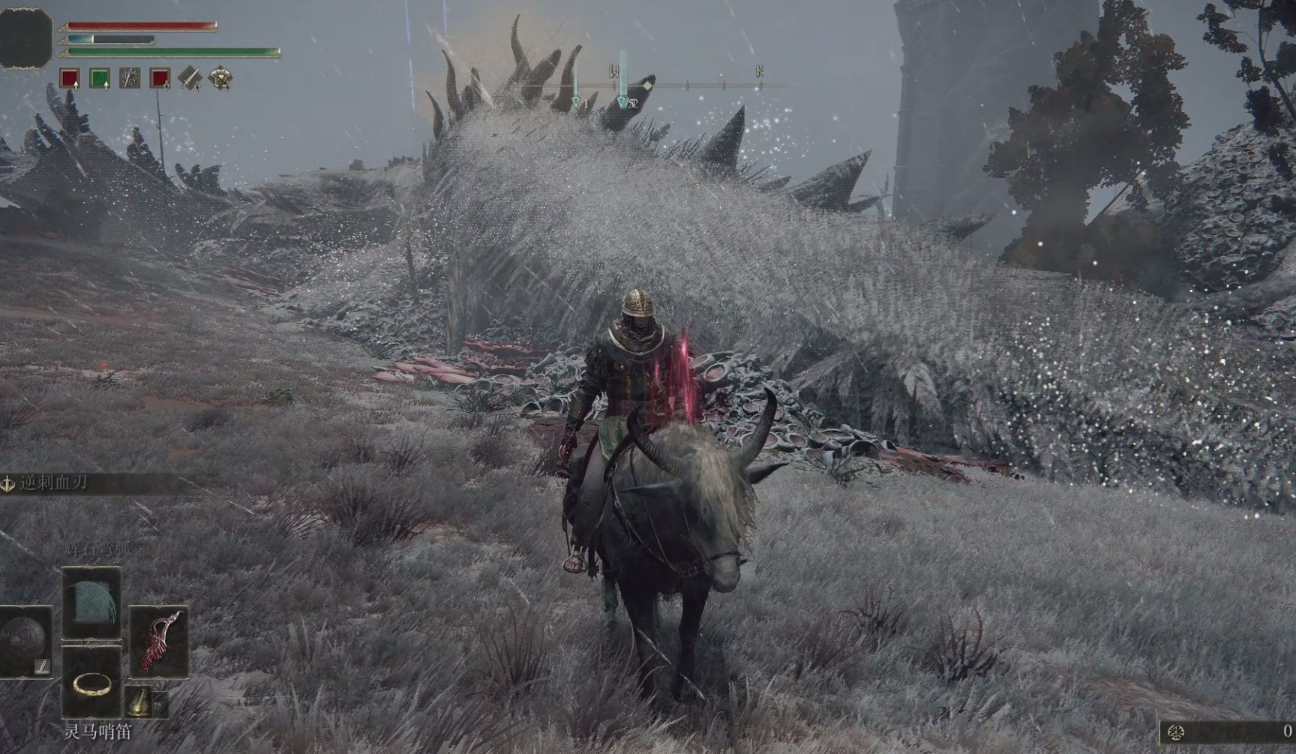Click the red debuff icon with down arrow
1296x754 pixels.
coord(160,78)
